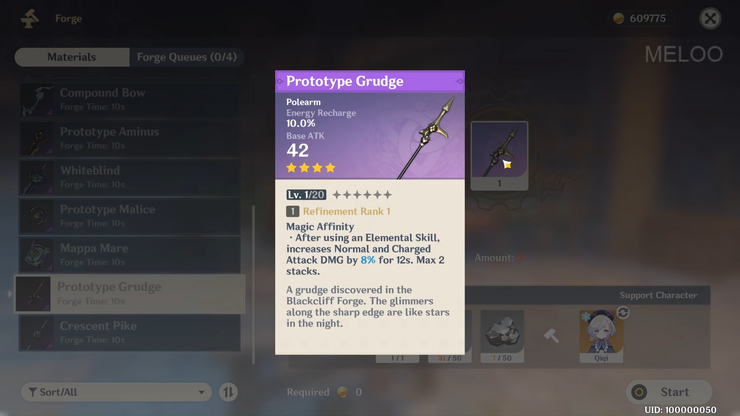Open the Sort/All dropdown
This screenshot has height=416, width=740.
click(116, 392)
